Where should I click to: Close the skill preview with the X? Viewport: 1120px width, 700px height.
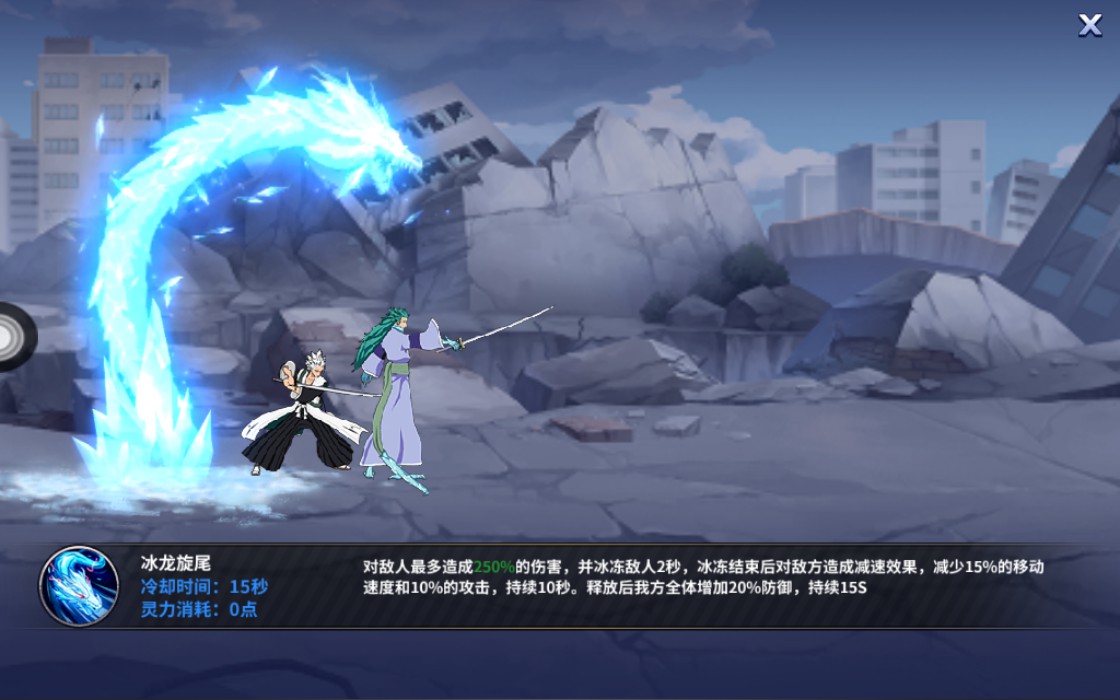(x=1089, y=26)
